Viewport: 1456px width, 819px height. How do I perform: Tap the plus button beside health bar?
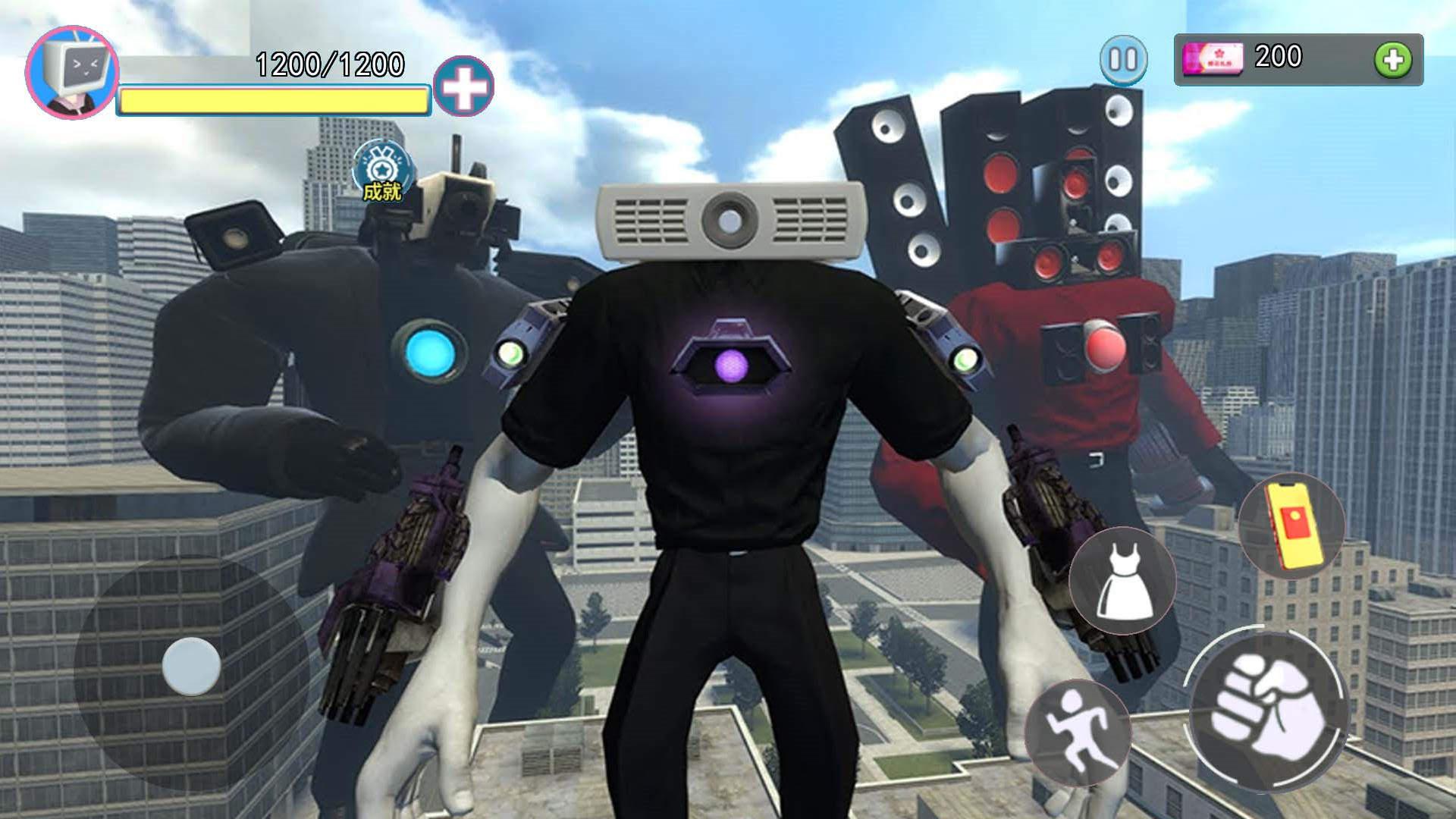[463, 86]
